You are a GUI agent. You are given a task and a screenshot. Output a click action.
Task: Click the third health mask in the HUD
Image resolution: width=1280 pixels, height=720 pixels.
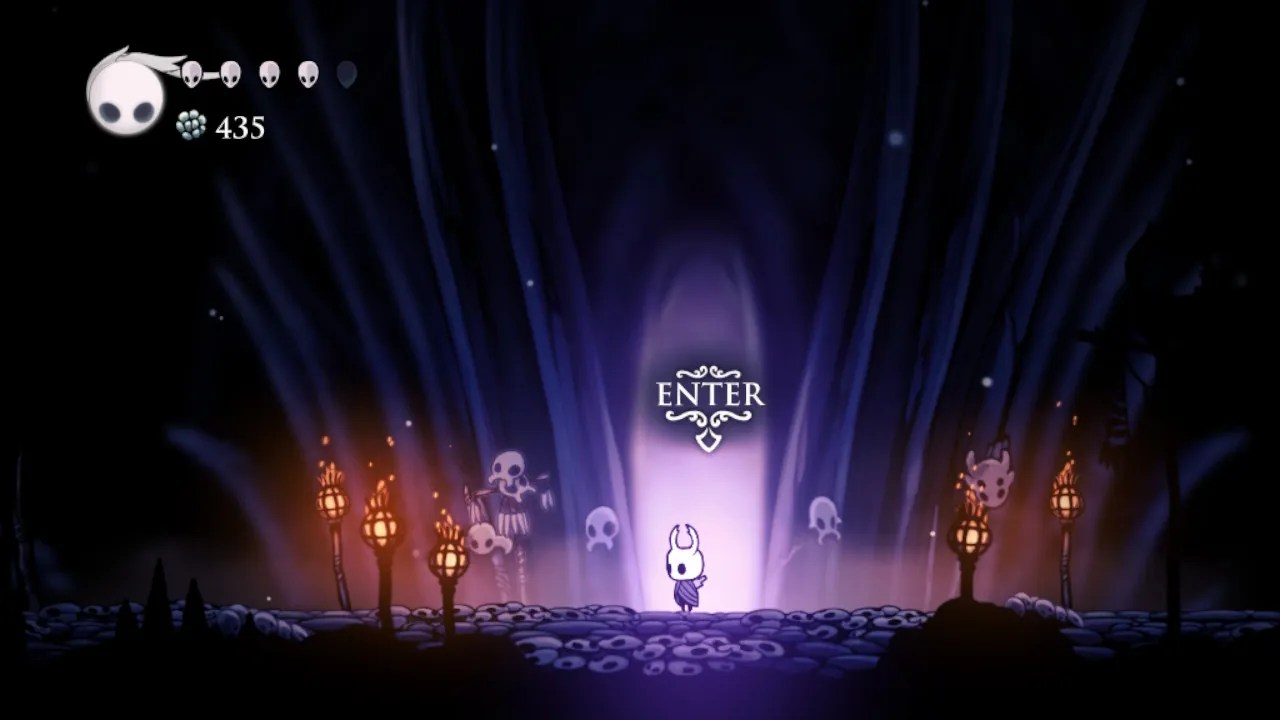pos(268,72)
